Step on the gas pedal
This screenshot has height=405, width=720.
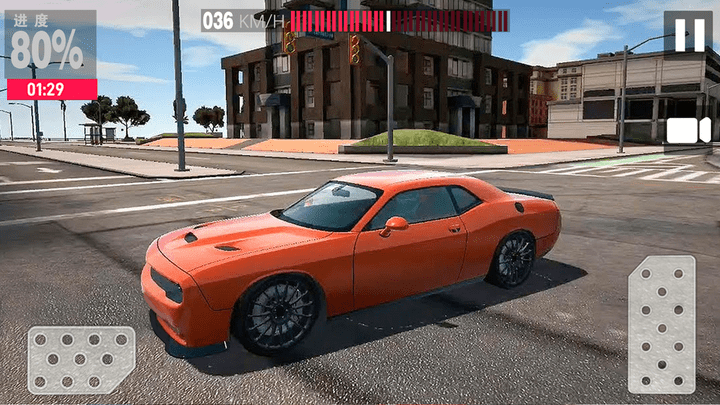[661, 324]
